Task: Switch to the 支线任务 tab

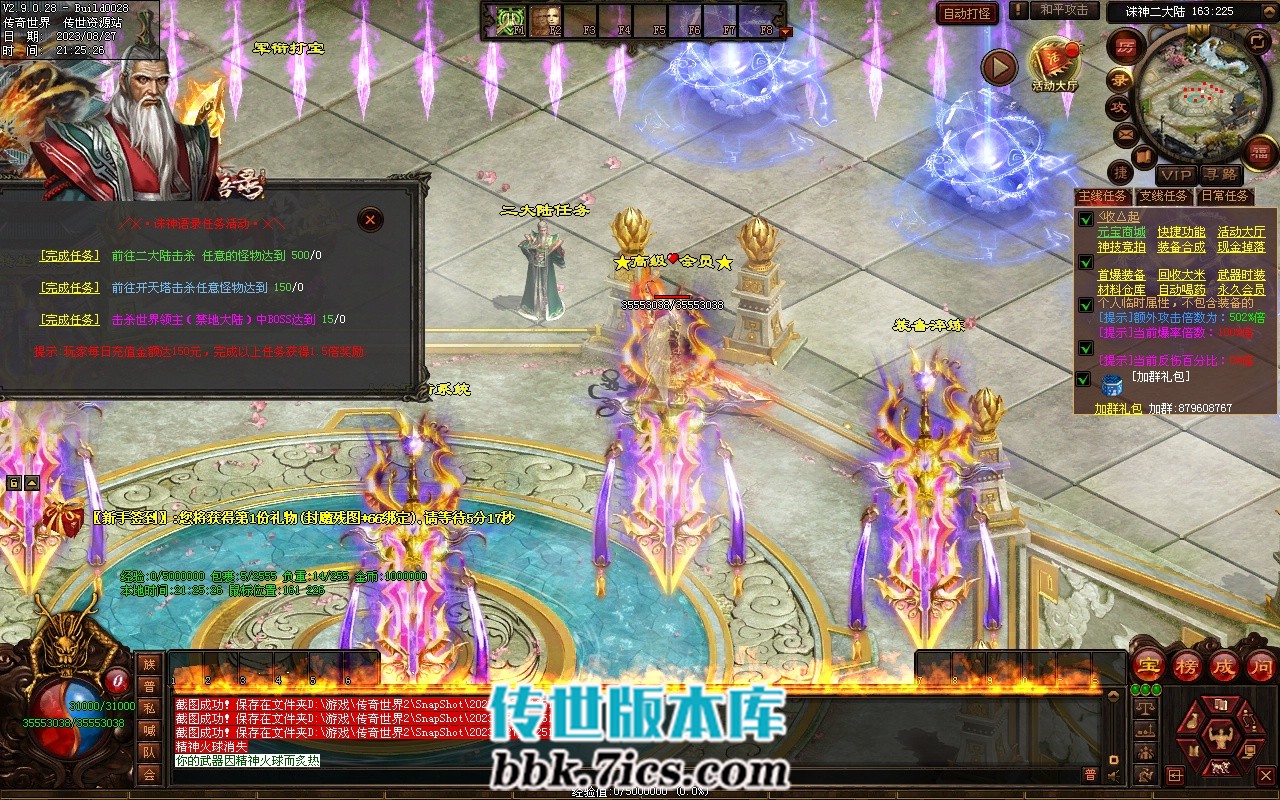Action: (1164, 196)
